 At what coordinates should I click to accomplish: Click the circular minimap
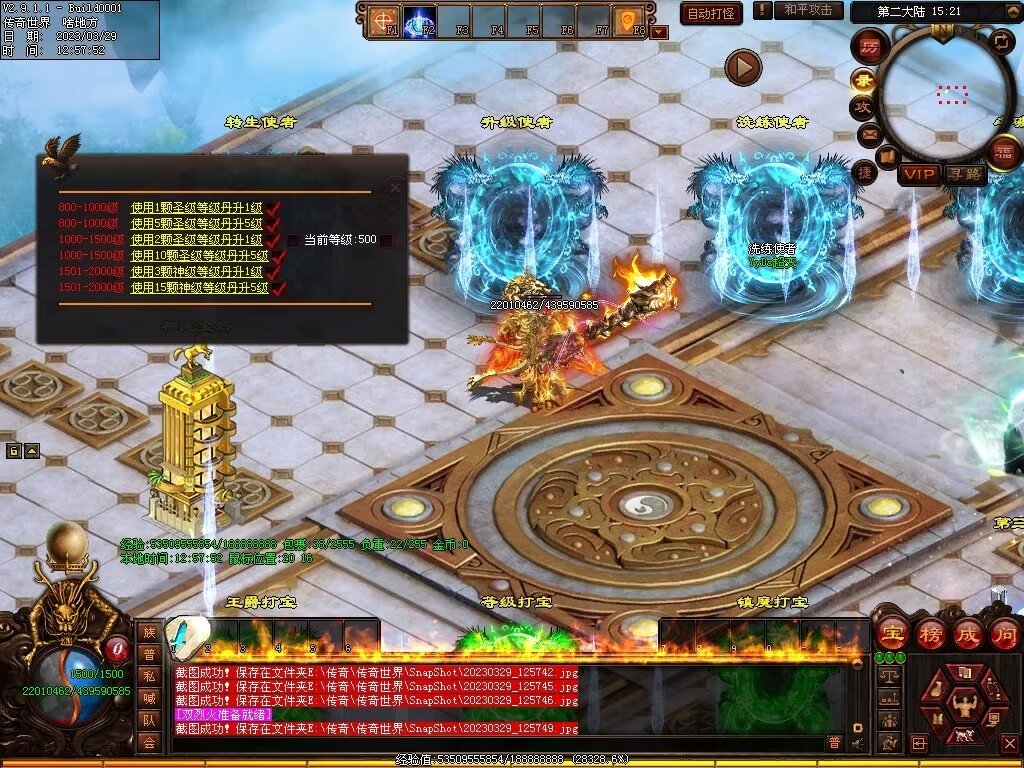(943, 93)
